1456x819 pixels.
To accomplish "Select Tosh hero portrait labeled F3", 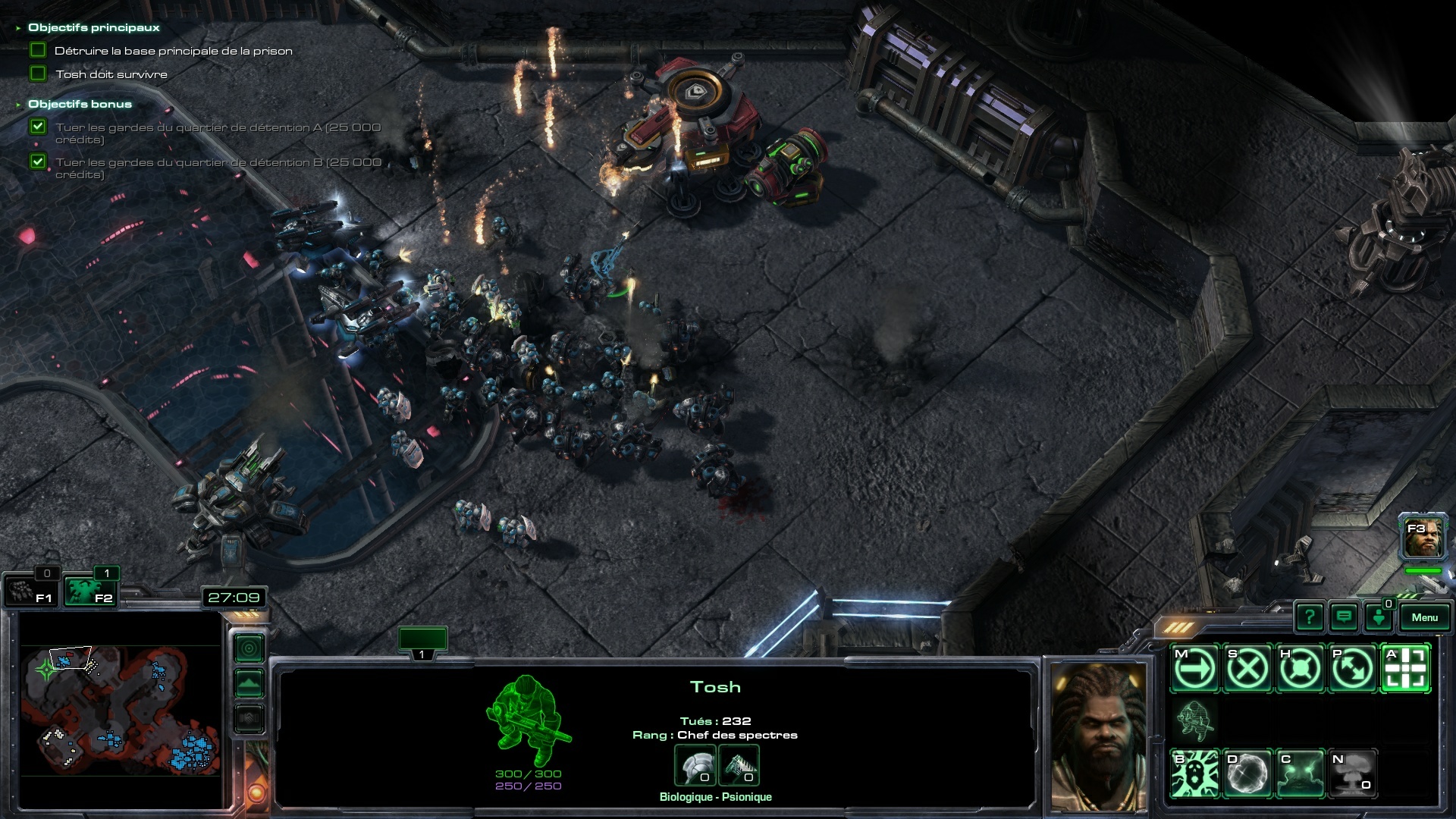I will [1423, 537].
